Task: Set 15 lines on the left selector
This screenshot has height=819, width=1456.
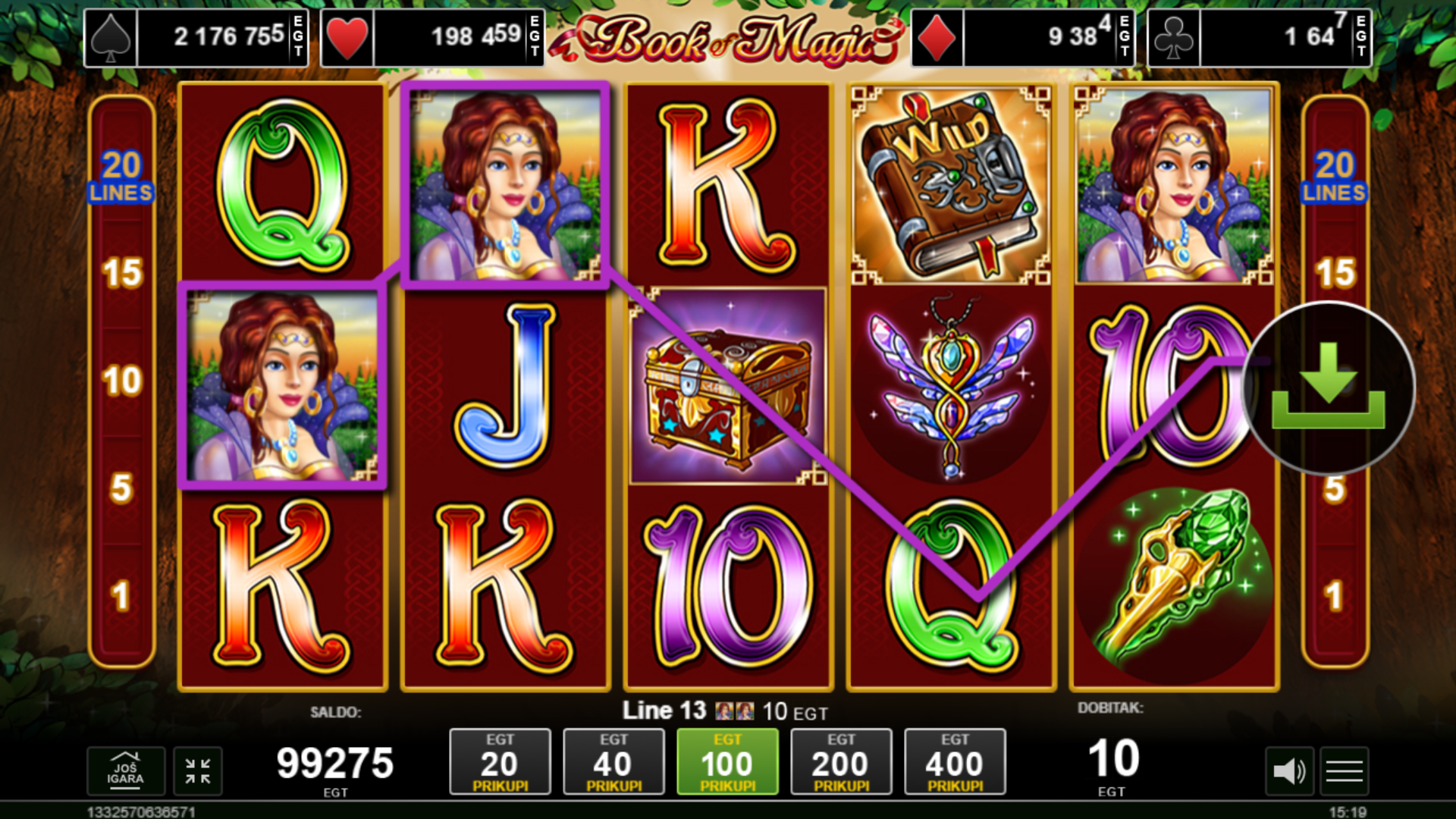Action: 122,273
